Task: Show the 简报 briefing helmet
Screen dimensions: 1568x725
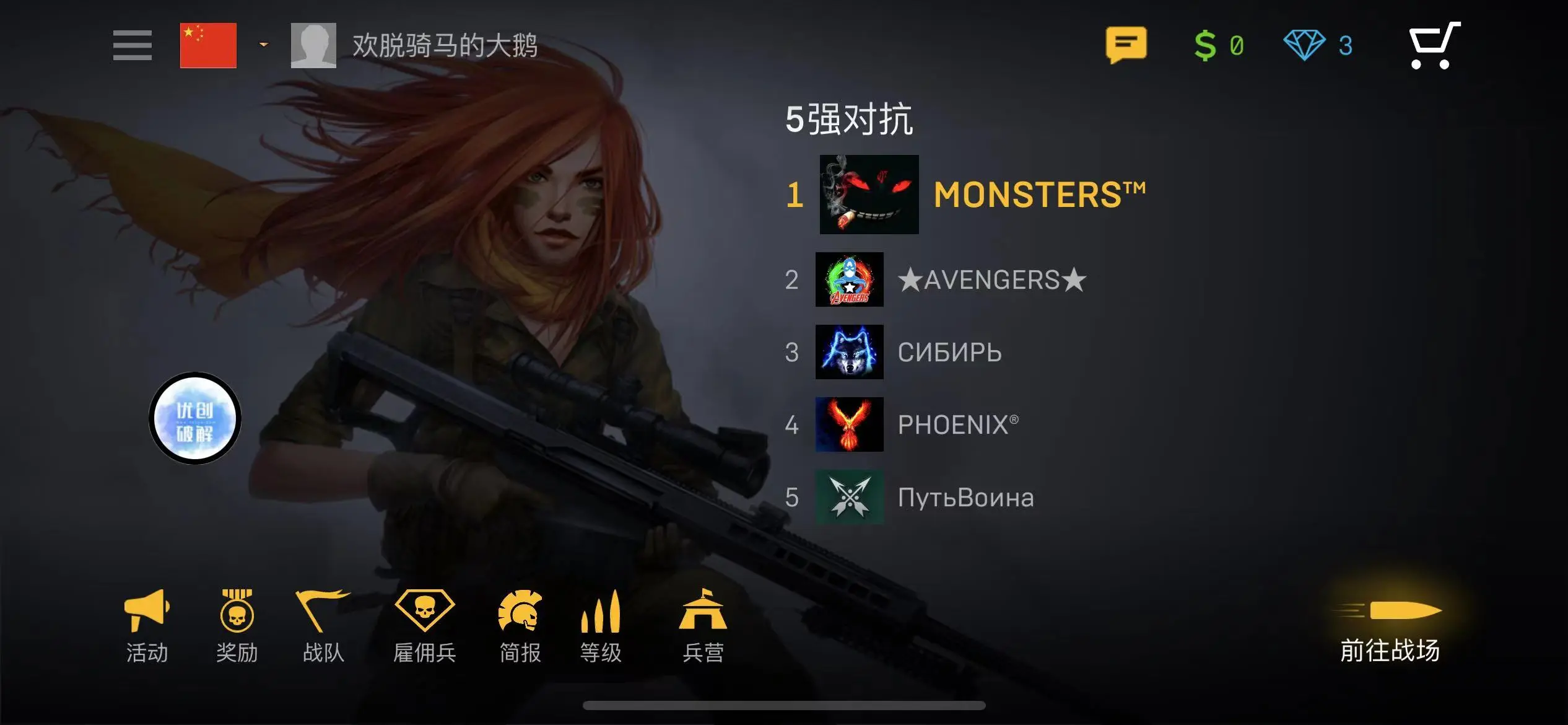Action: (520, 626)
